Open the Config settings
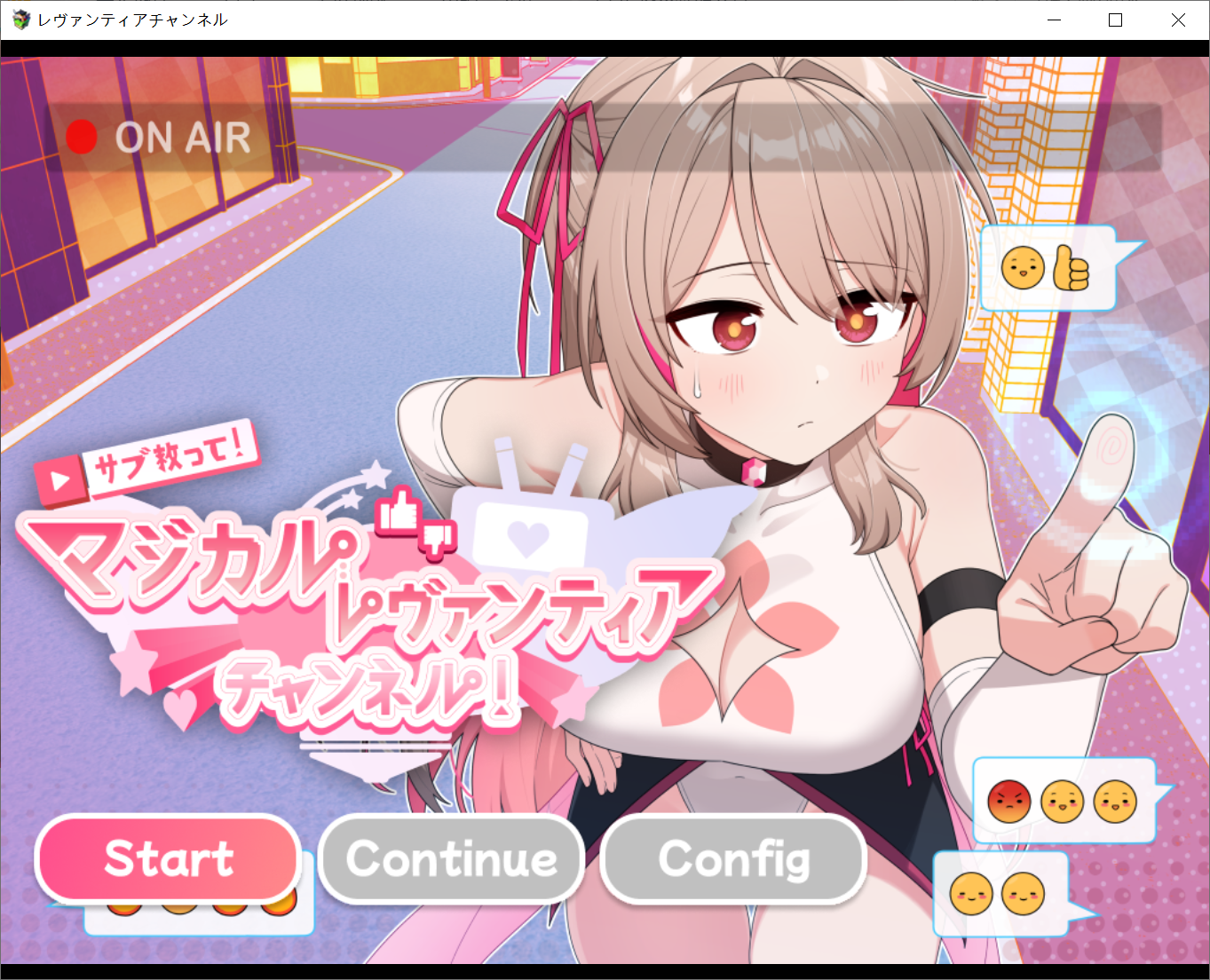This screenshot has height=980, width=1210. tap(733, 858)
